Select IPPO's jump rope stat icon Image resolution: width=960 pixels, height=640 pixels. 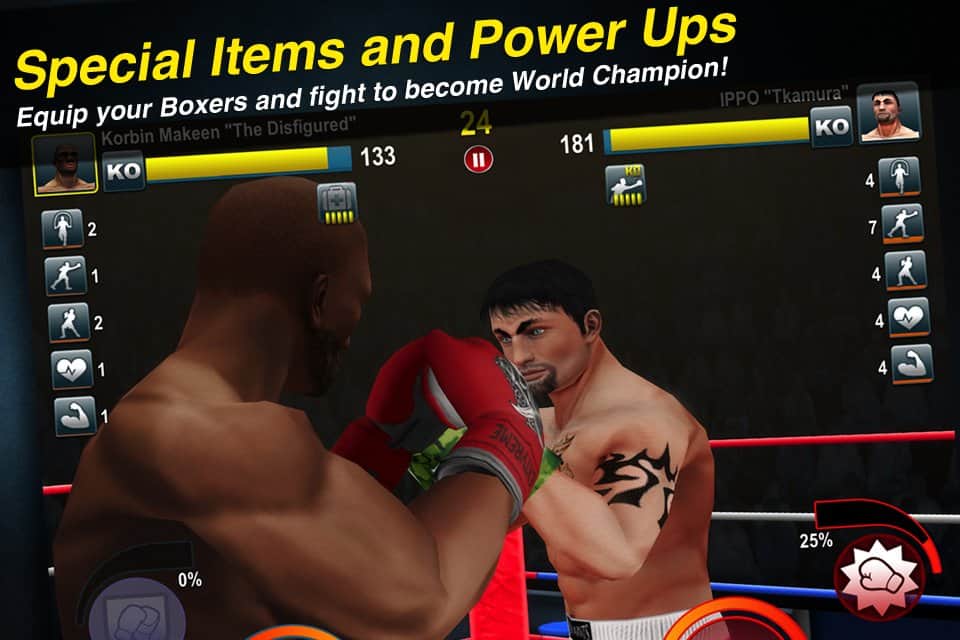(897, 178)
